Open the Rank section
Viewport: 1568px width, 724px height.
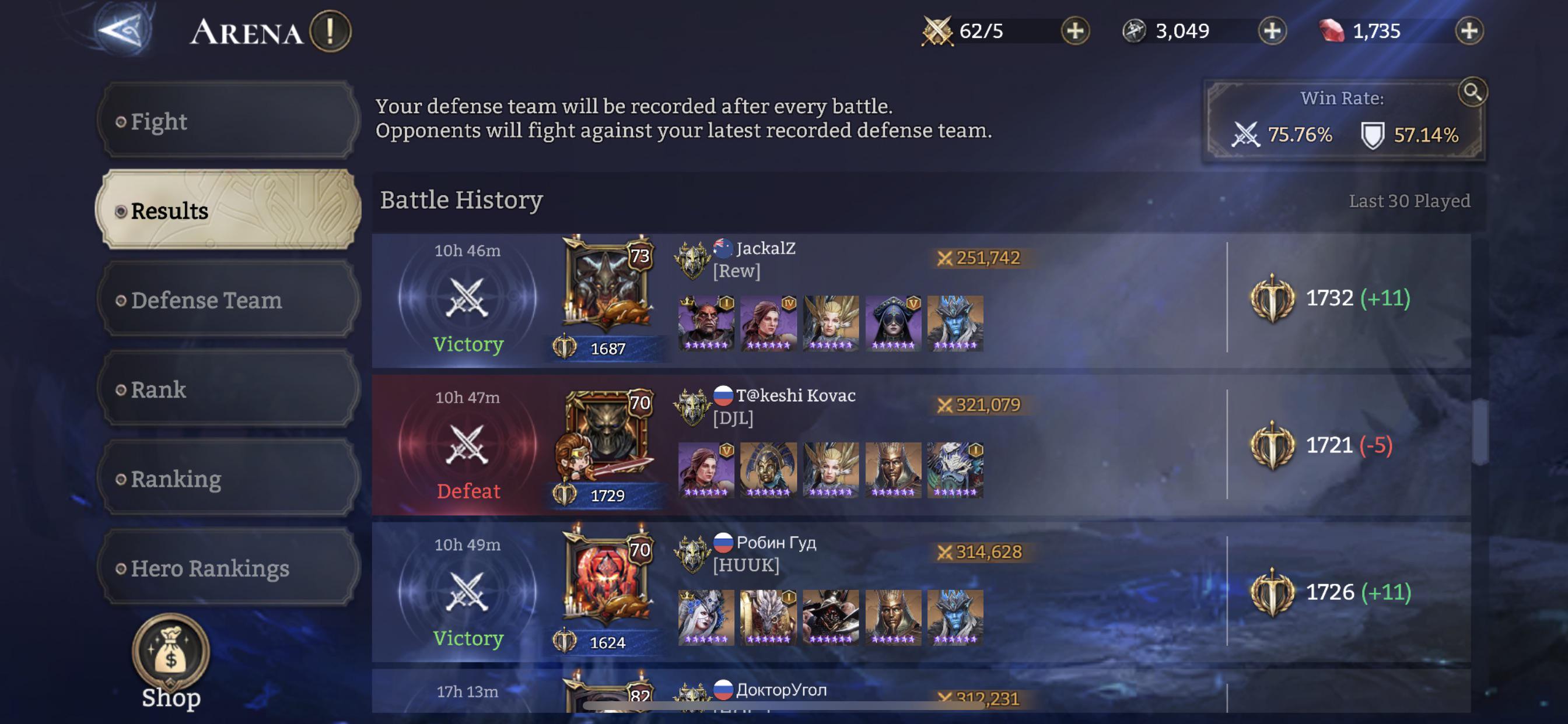(158, 390)
